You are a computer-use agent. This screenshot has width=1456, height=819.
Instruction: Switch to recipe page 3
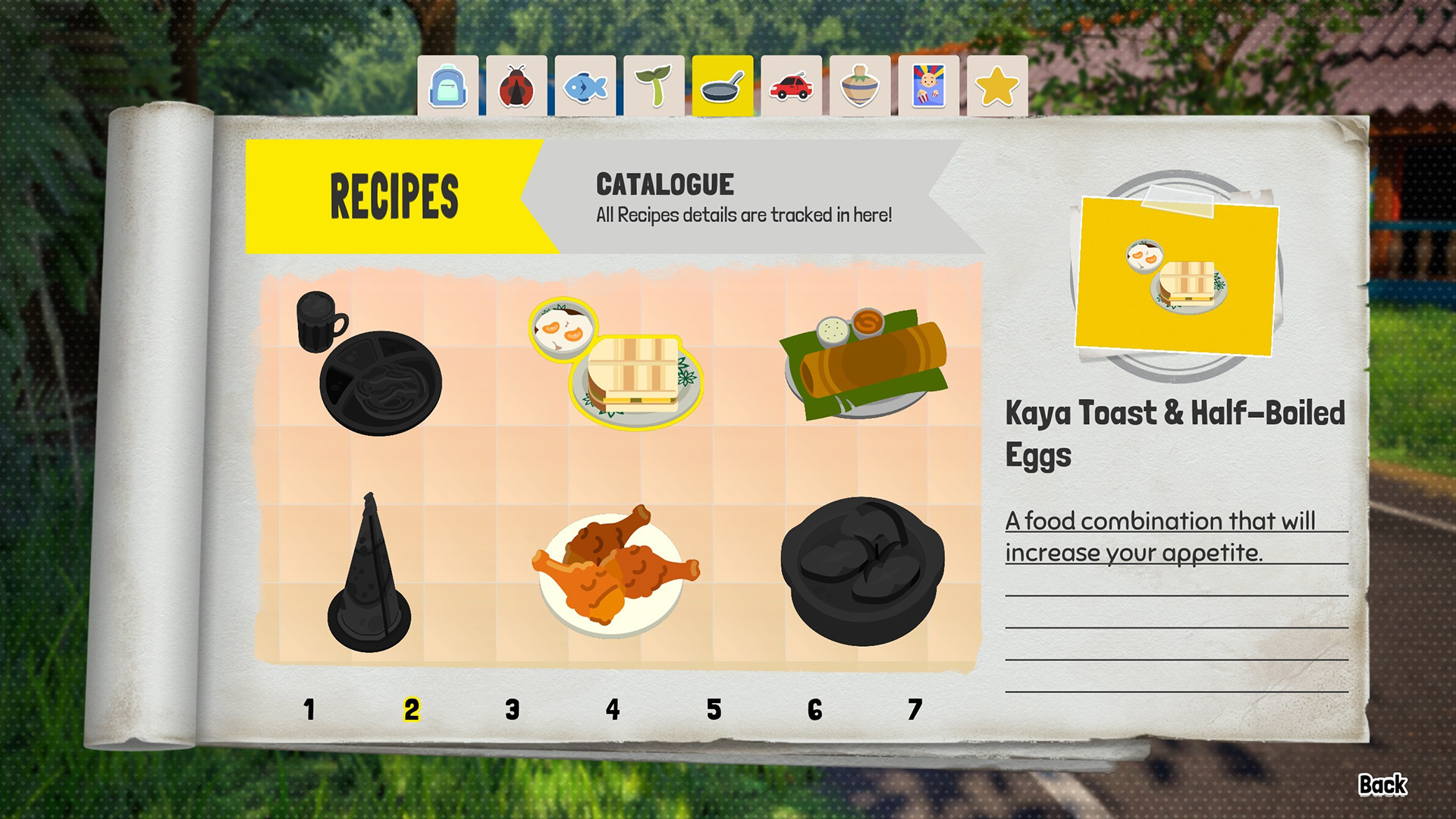click(512, 711)
